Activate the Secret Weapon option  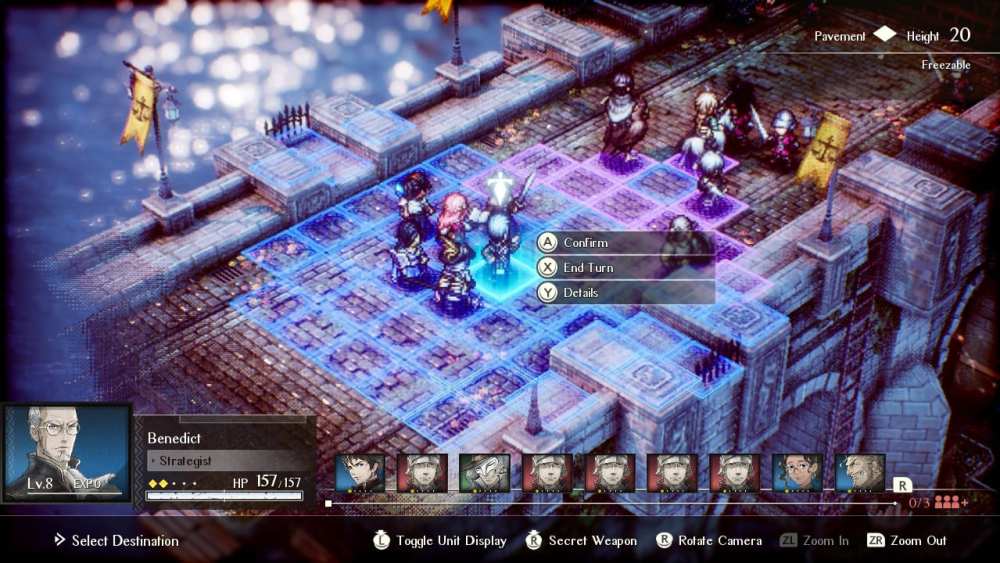(x=582, y=541)
